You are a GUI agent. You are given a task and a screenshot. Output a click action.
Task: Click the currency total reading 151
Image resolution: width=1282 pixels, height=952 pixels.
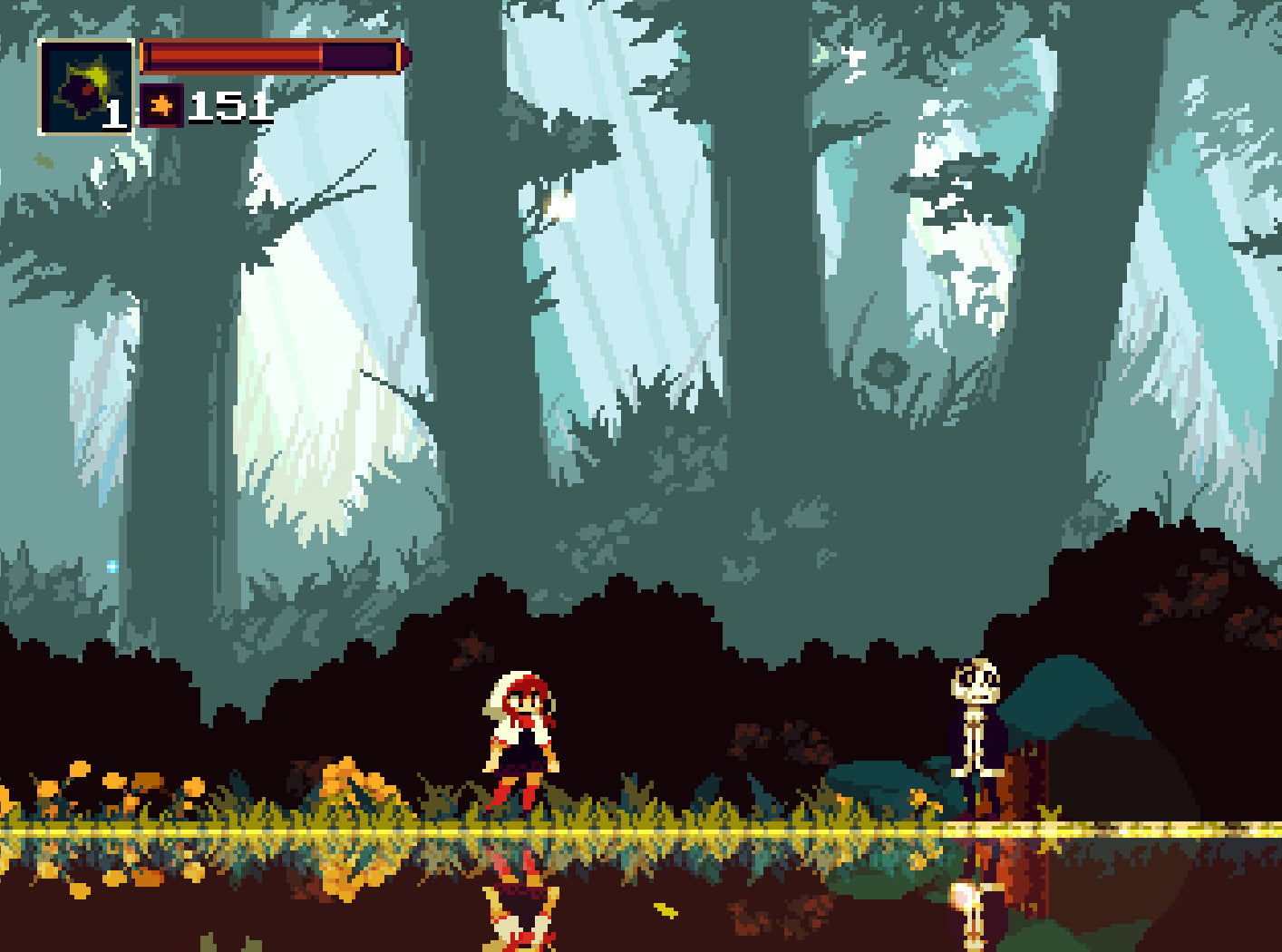(x=231, y=106)
